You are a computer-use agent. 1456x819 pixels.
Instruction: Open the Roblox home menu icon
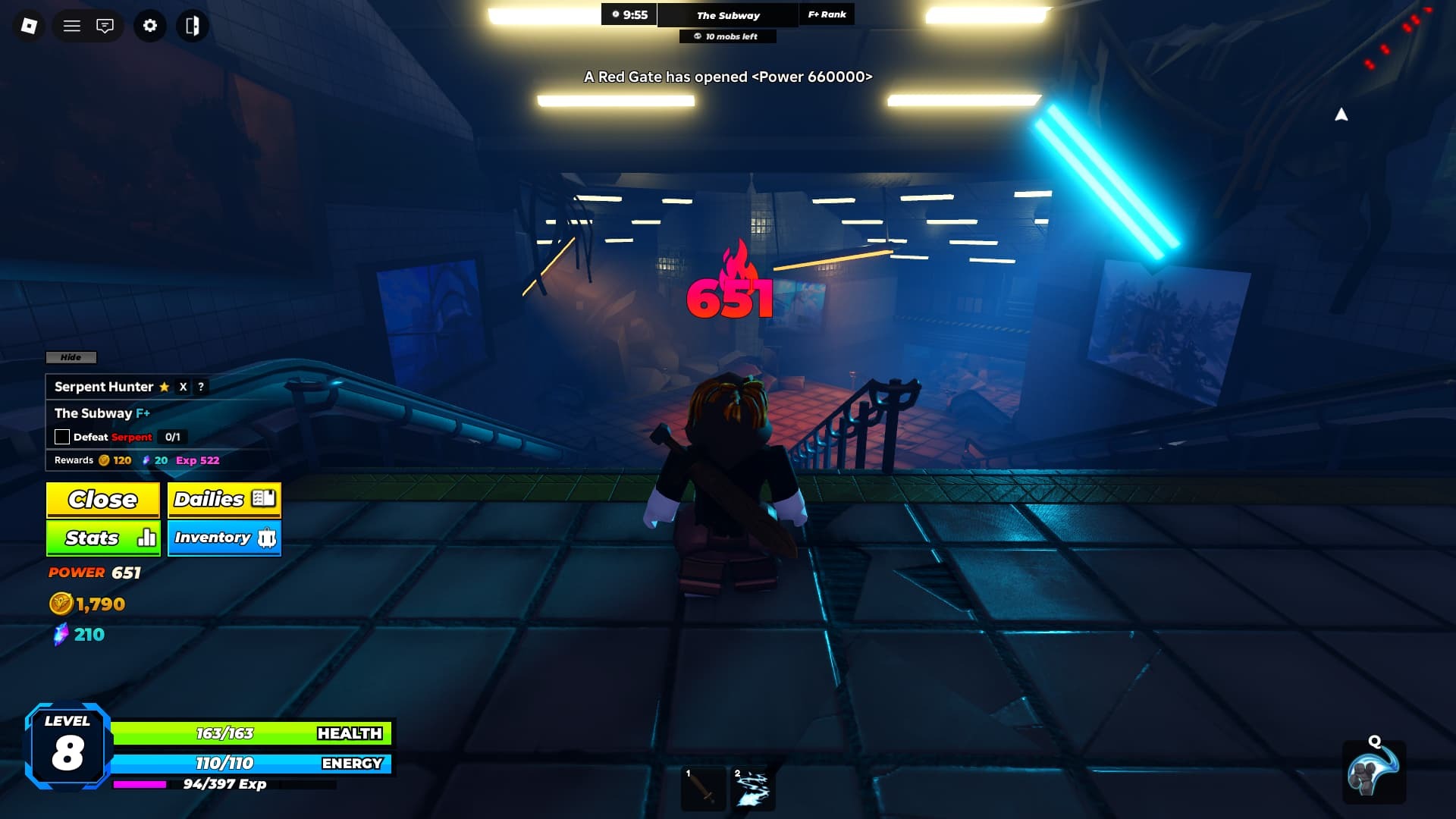pyautogui.click(x=29, y=25)
